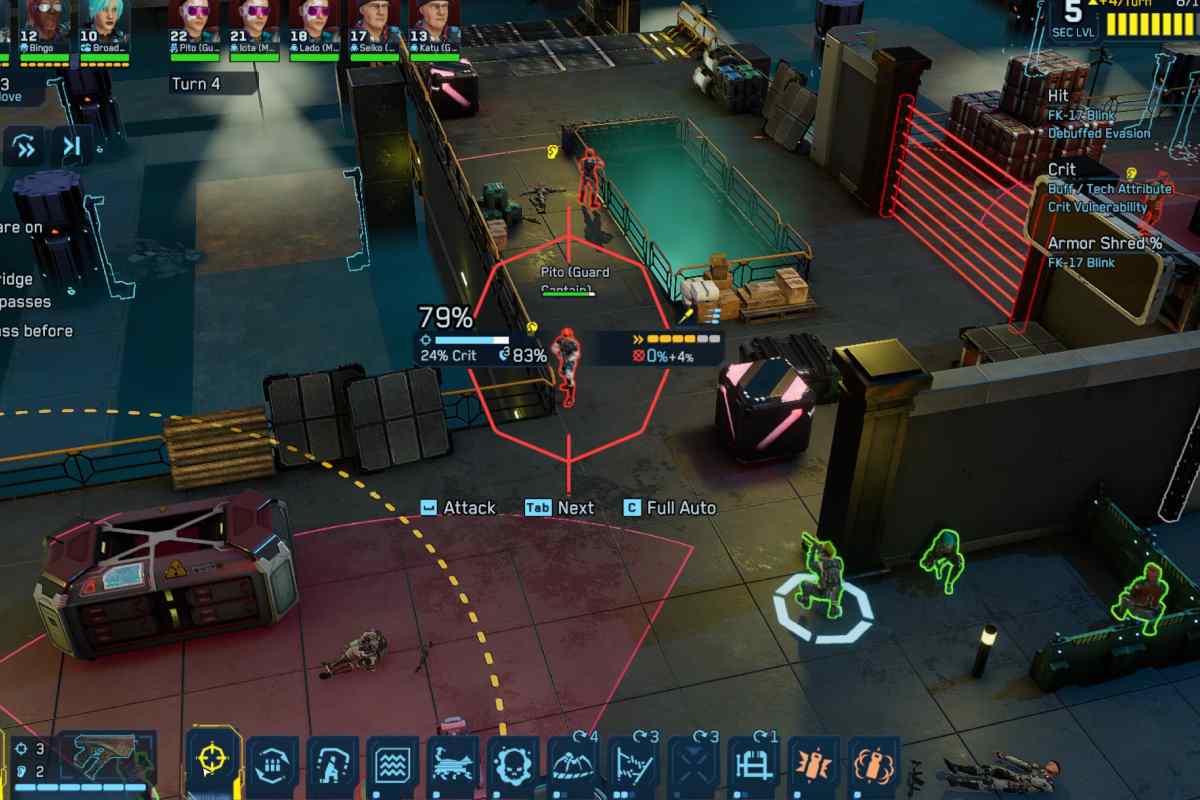Pick the Lado enemy portrait

314,27
